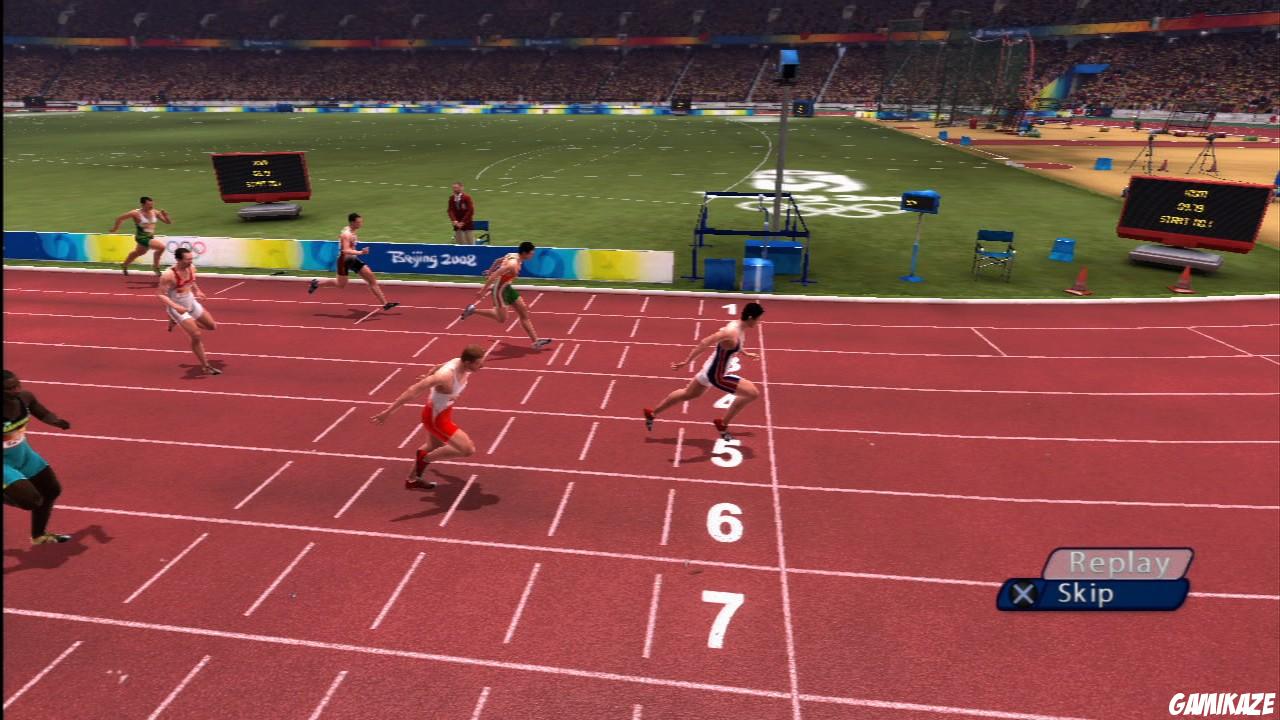This screenshot has width=1280, height=720.
Task: Click the Olympic rings on the trackside barrier
Action: pyautogui.click(x=185, y=245)
